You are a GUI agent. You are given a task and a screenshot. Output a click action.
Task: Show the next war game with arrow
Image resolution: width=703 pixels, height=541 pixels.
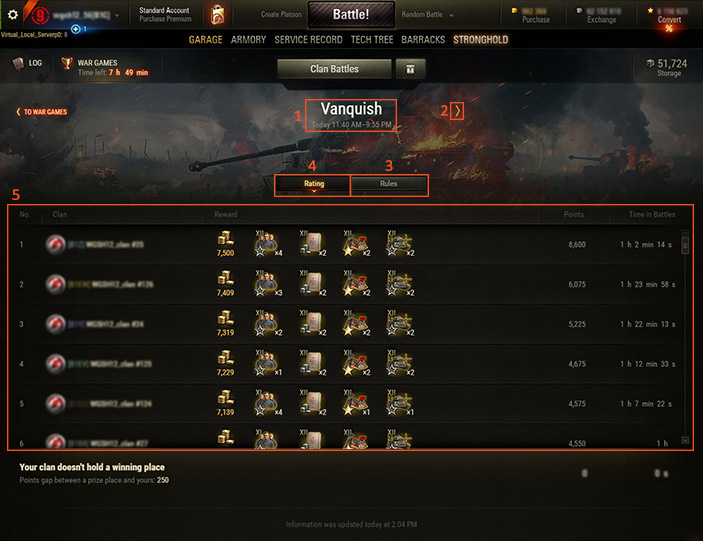pos(456,111)
